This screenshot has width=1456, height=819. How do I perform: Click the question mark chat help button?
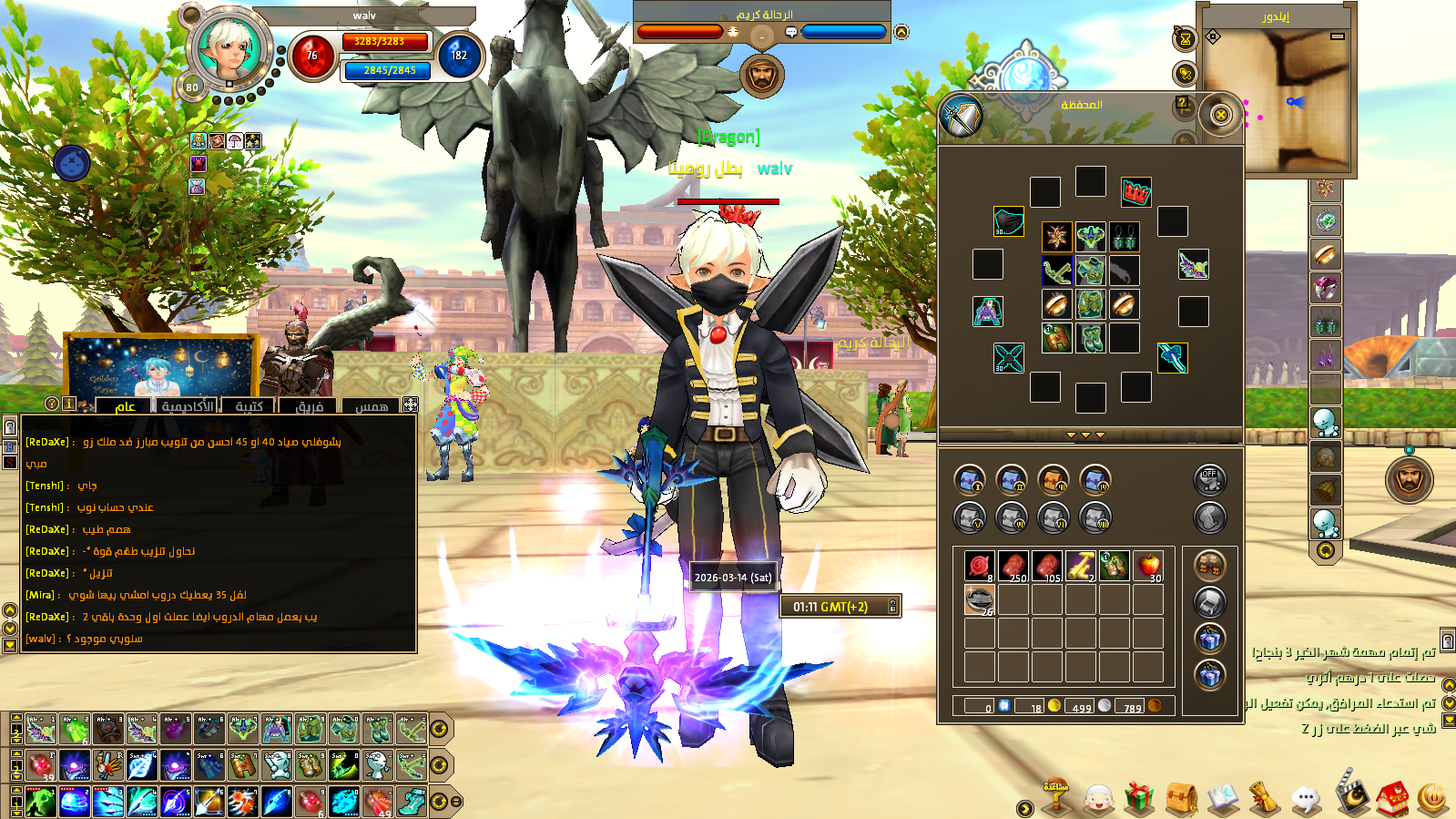52,404
